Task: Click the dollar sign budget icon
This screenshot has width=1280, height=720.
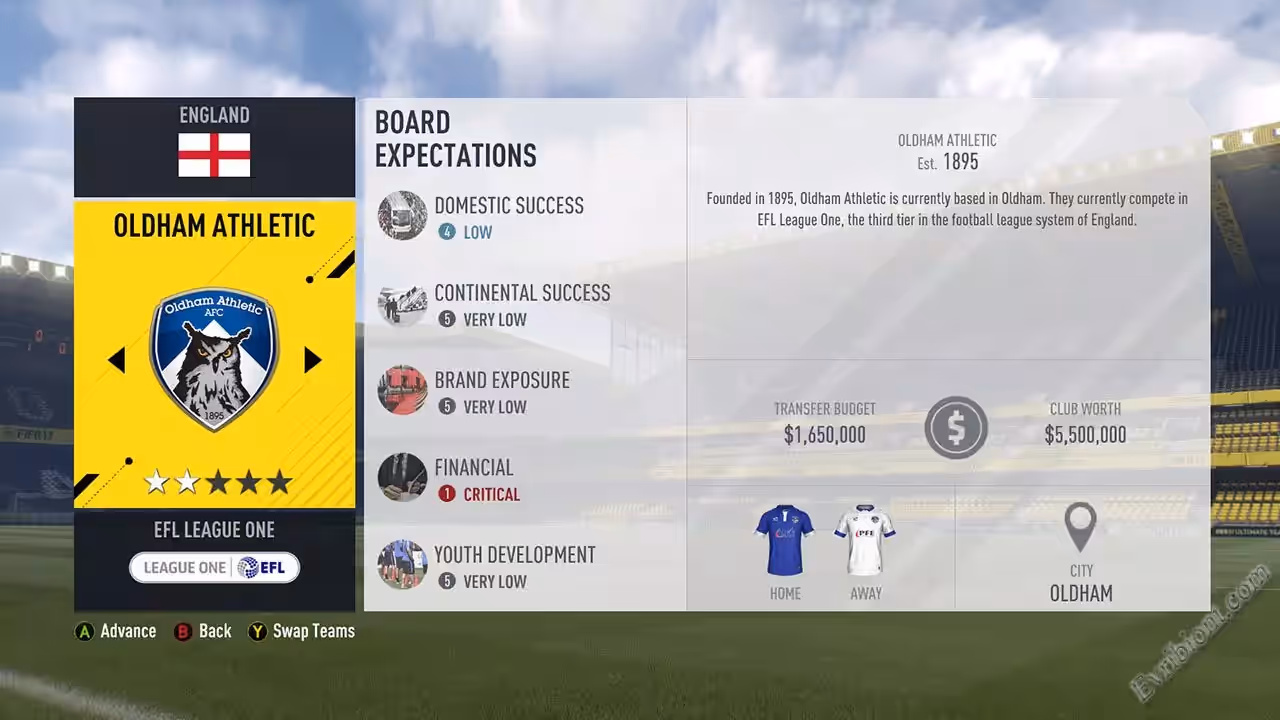Action: [956, 428]
